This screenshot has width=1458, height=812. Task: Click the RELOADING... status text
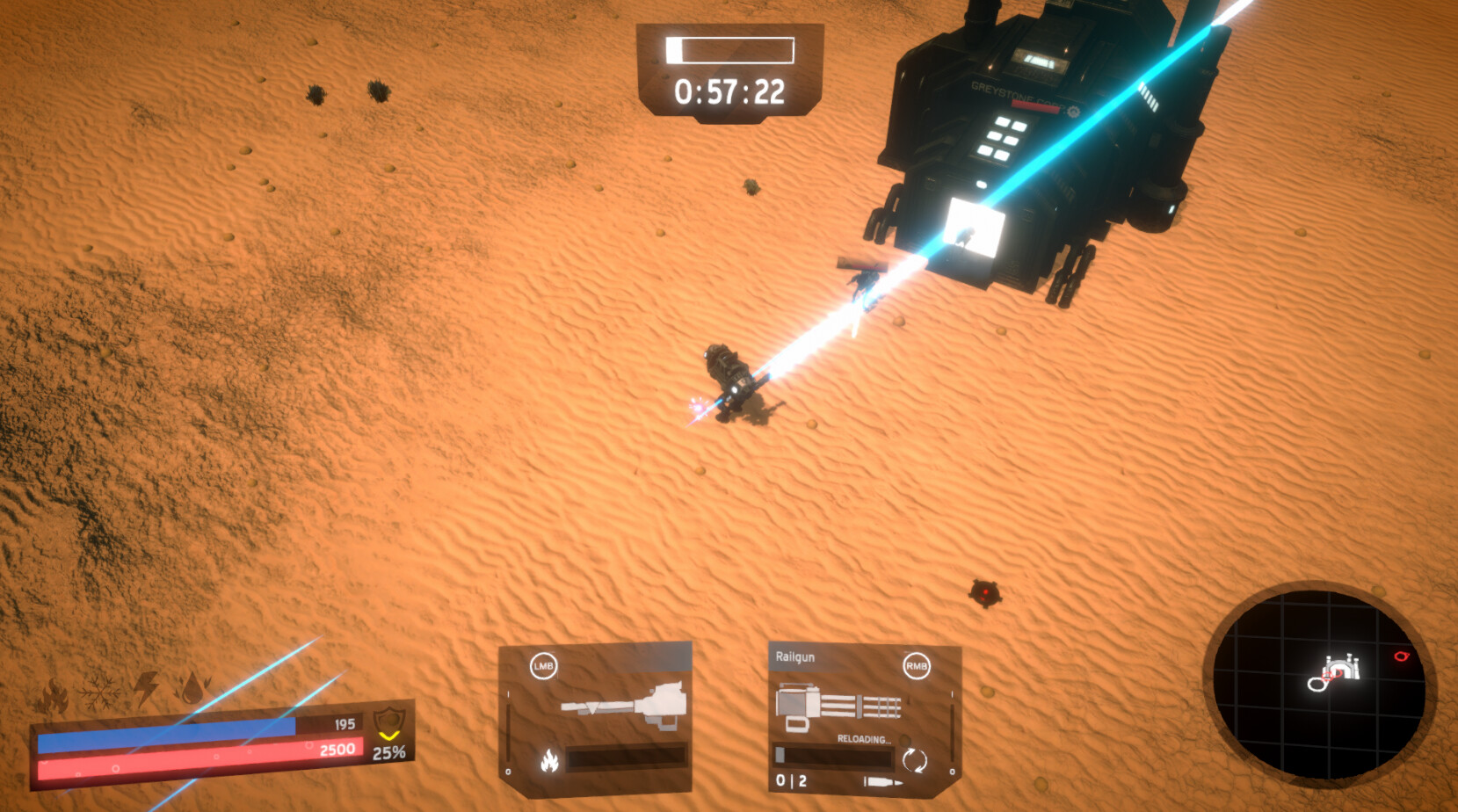pos(864,740)
